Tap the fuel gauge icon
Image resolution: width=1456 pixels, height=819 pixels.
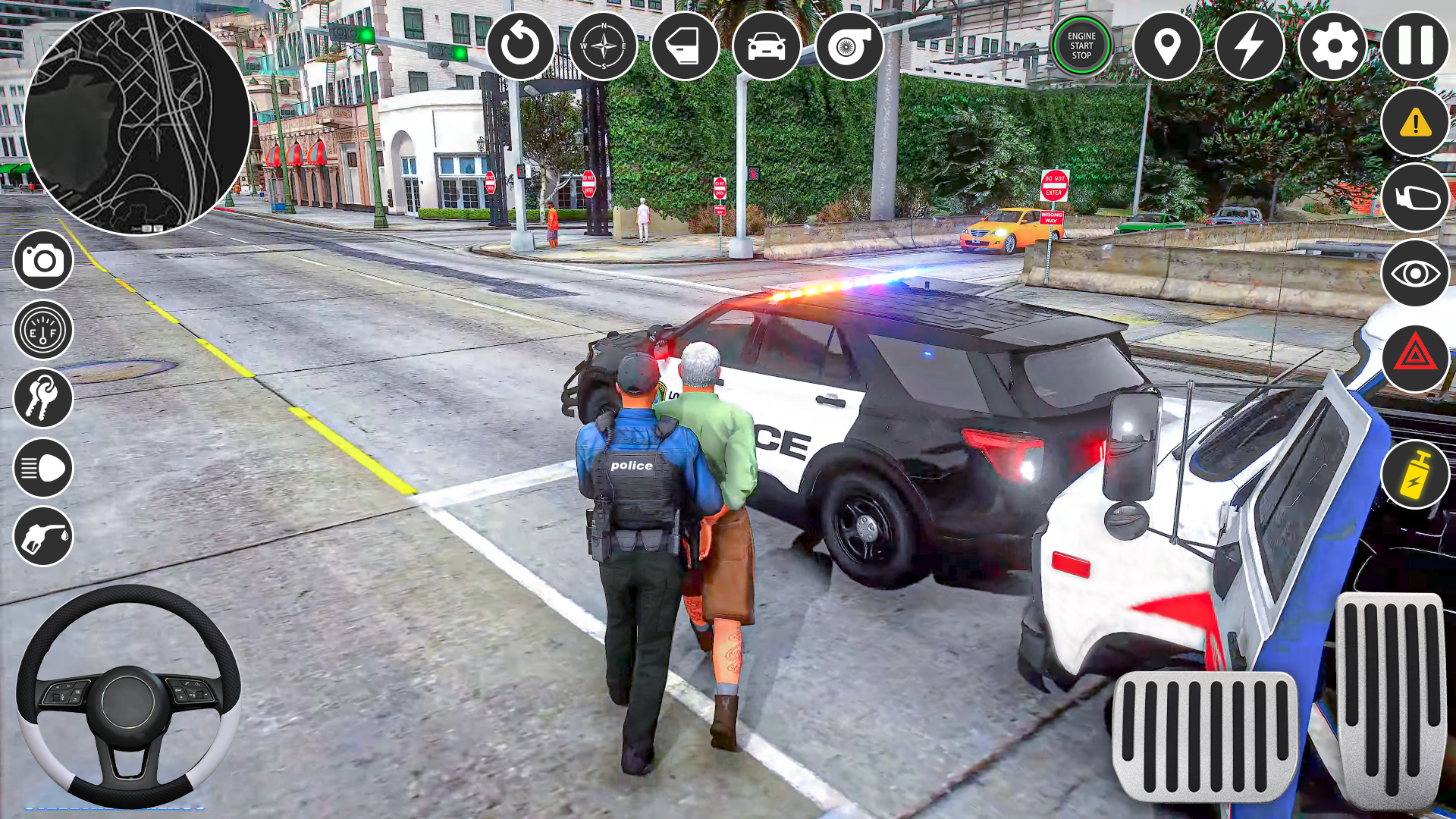[x=43, y=329]
